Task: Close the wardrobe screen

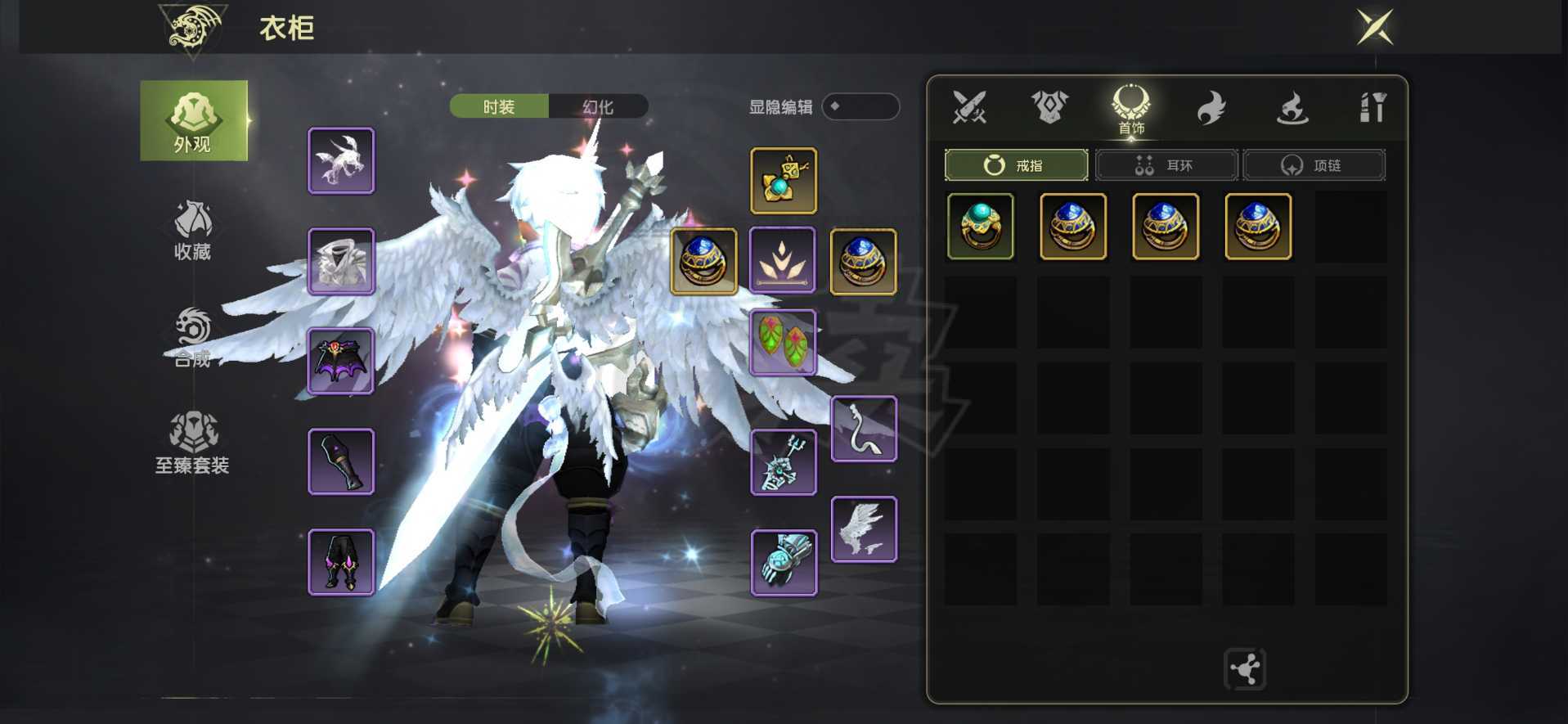Action: (1375, 27)
